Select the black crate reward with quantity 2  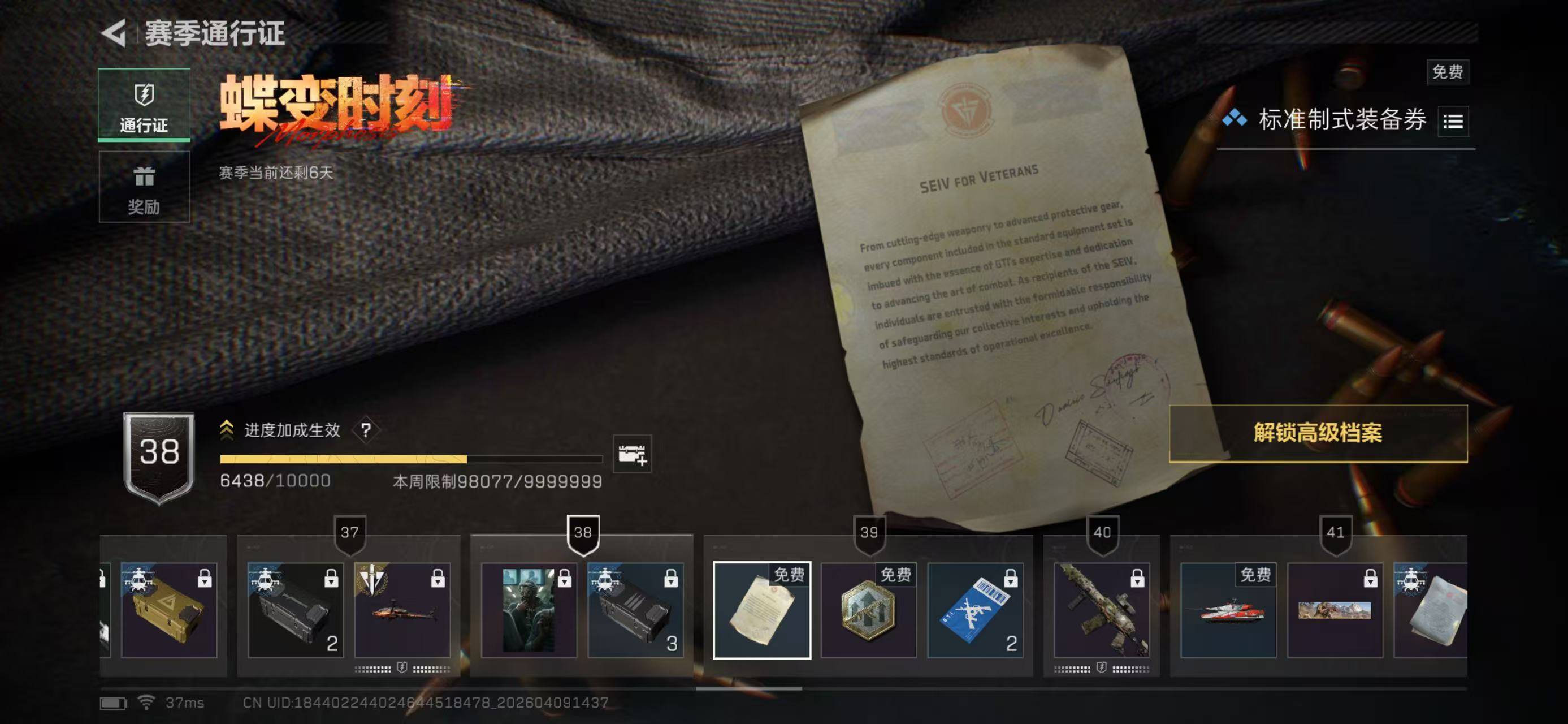[x=295, y=610]
